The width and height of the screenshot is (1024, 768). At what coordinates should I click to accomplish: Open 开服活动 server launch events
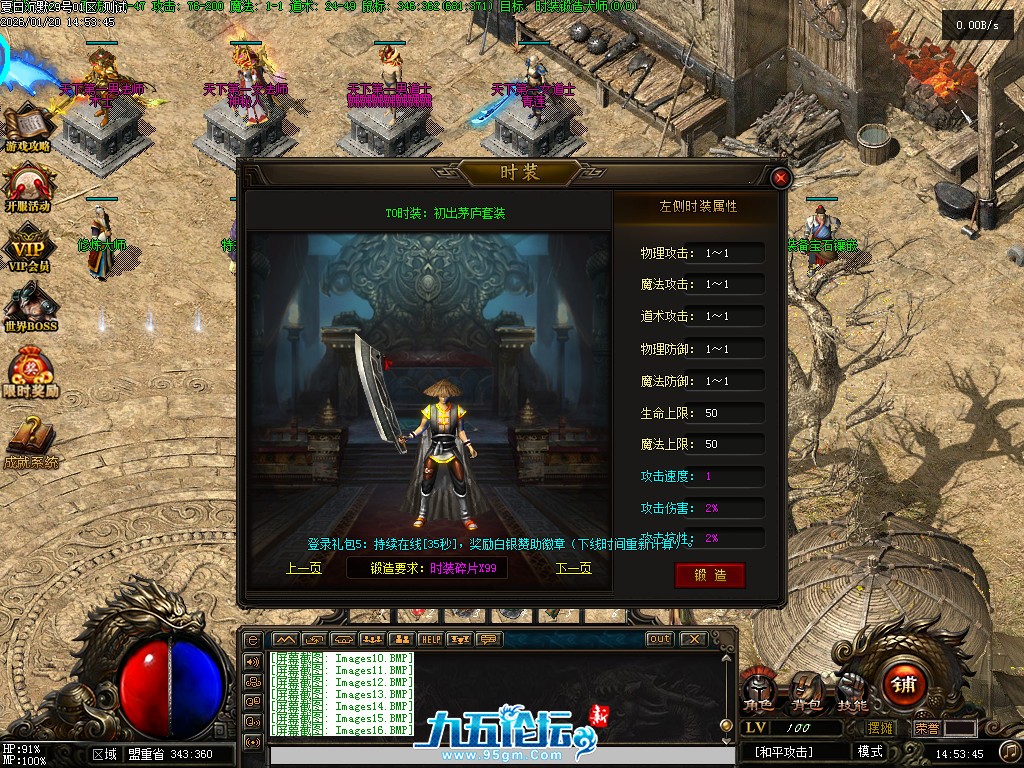[28, 190]
